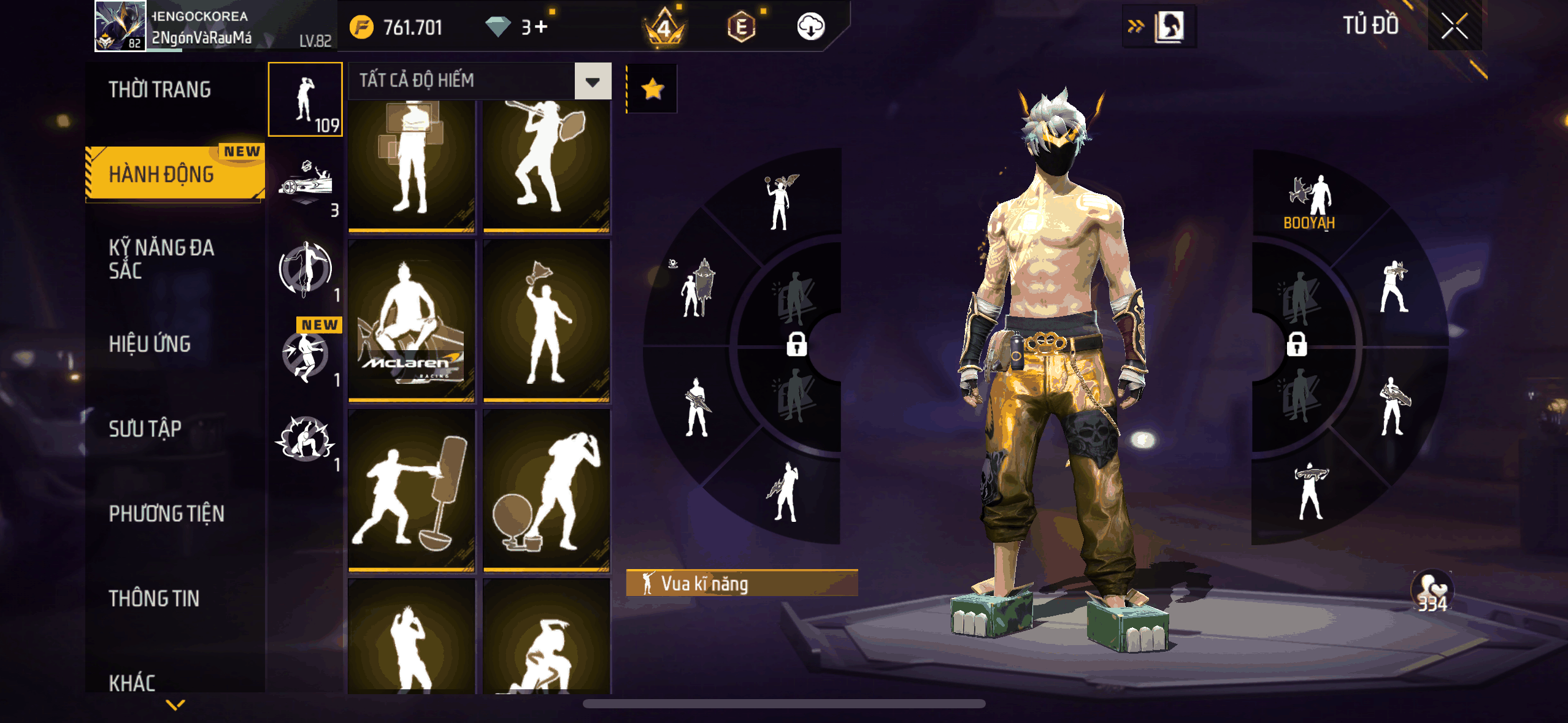
Task: Click the Vua kĩ năng emote banner
Action: click(x=742, y=583)
